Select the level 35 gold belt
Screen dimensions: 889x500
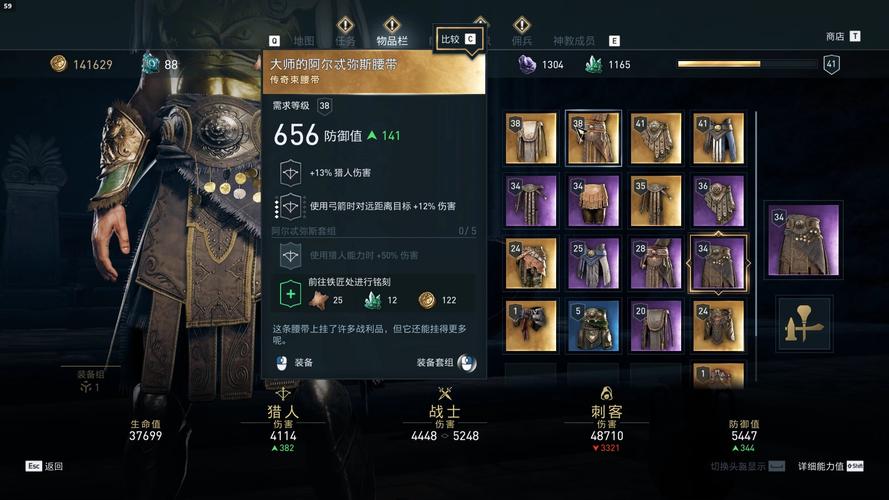[655, 201]
